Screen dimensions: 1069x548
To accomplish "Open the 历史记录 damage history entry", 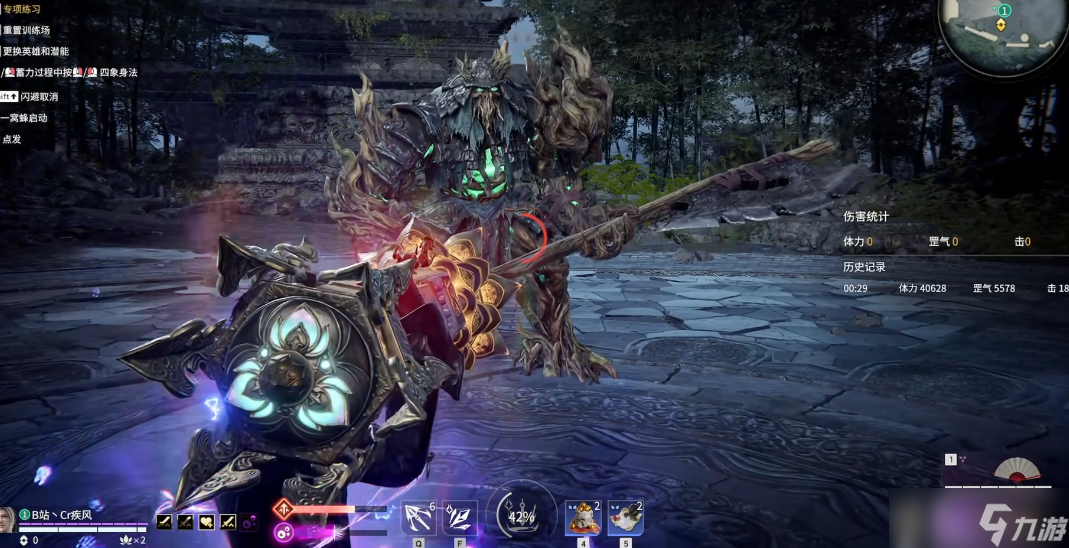I will (x=864, y=267).
